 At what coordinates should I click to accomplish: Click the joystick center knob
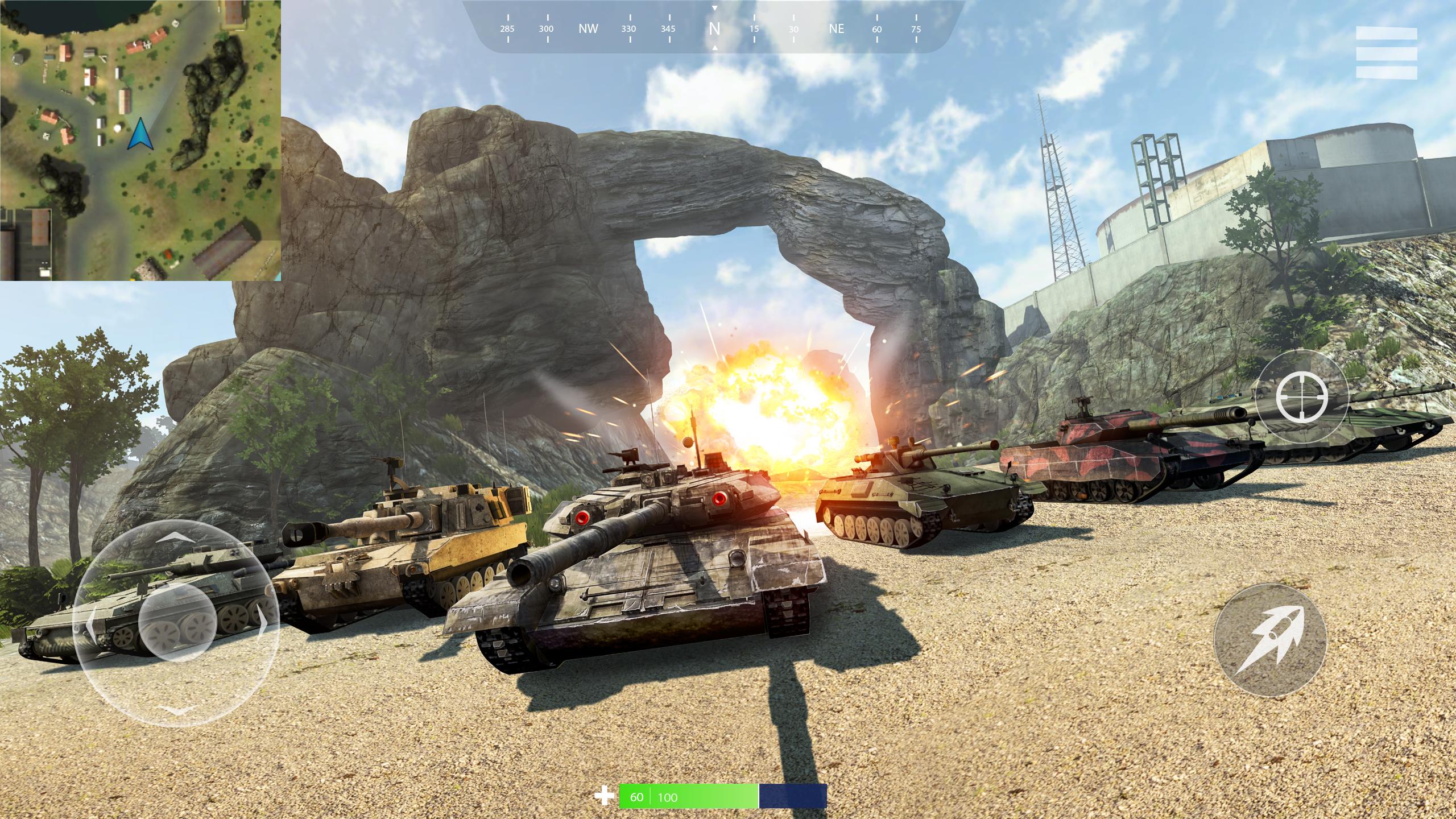coord(176,621)
